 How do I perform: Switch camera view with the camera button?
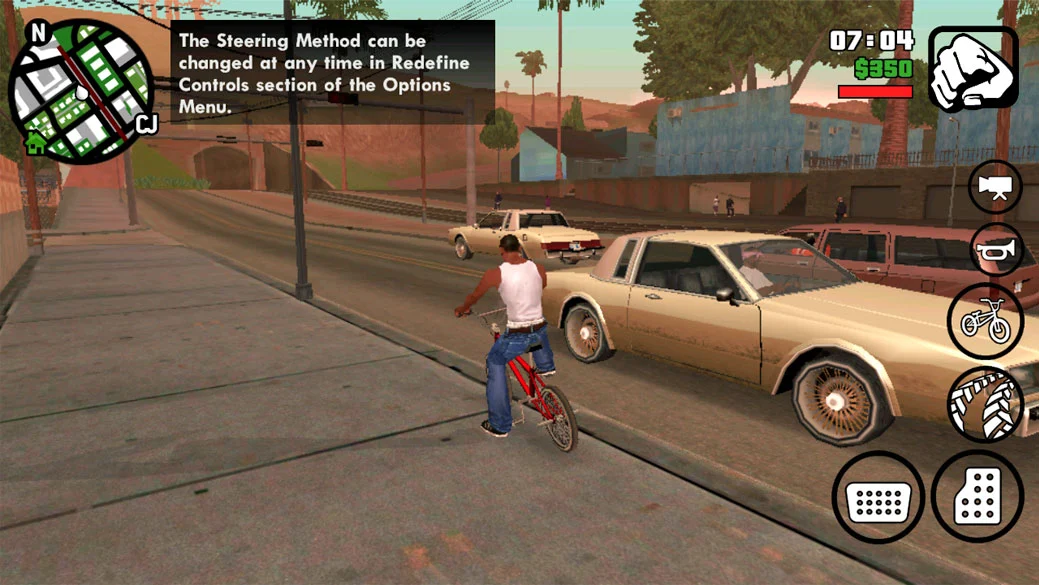tap(995, 187)
